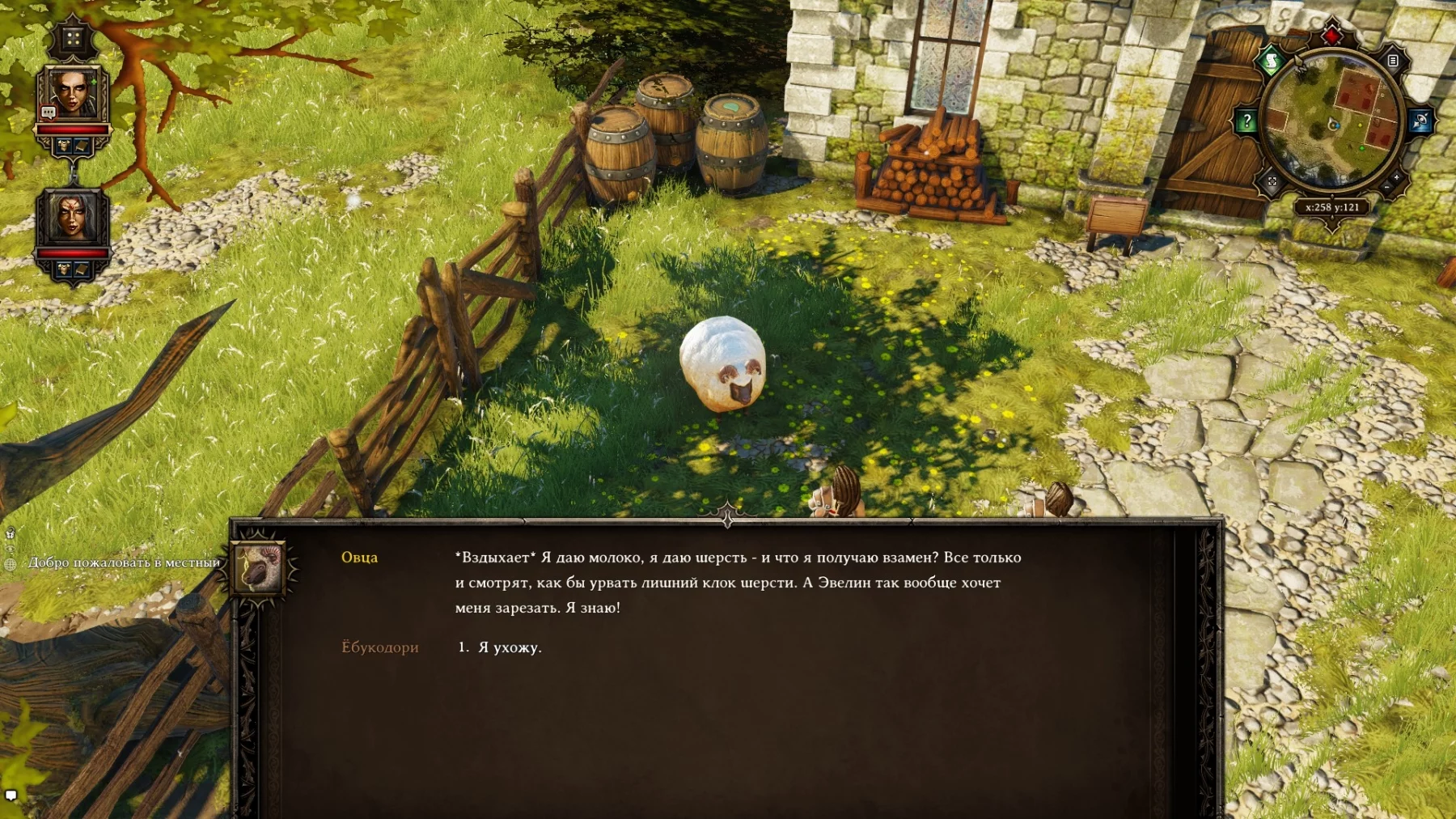Select the dark-haired top party portrait
The height and width of the screenshot is (819, 1456).
click(x=73, y=93)
